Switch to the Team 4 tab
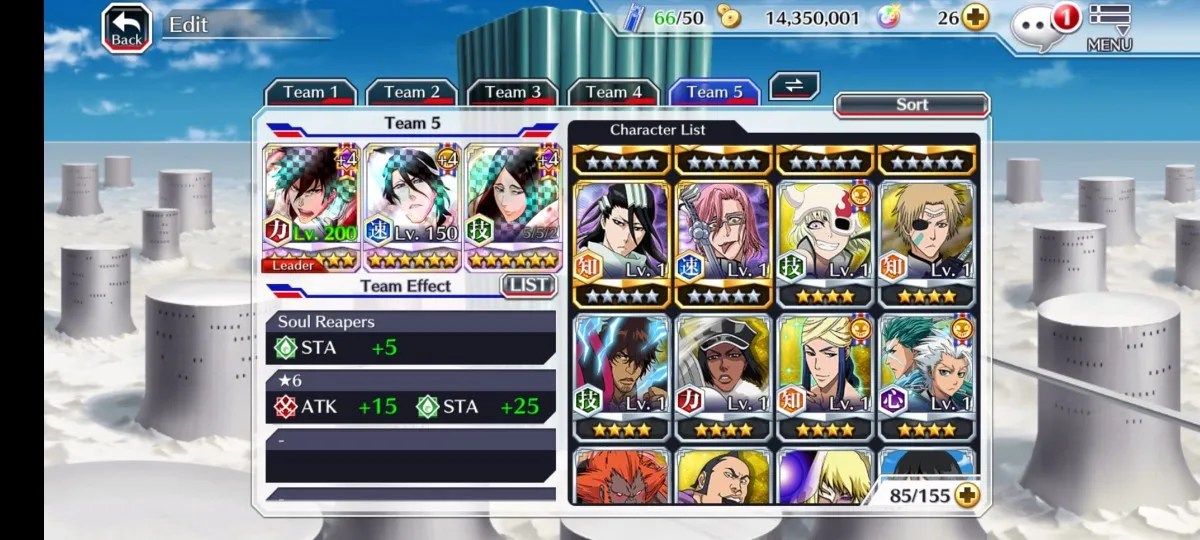1200x540 pixels. coord(613,92)
